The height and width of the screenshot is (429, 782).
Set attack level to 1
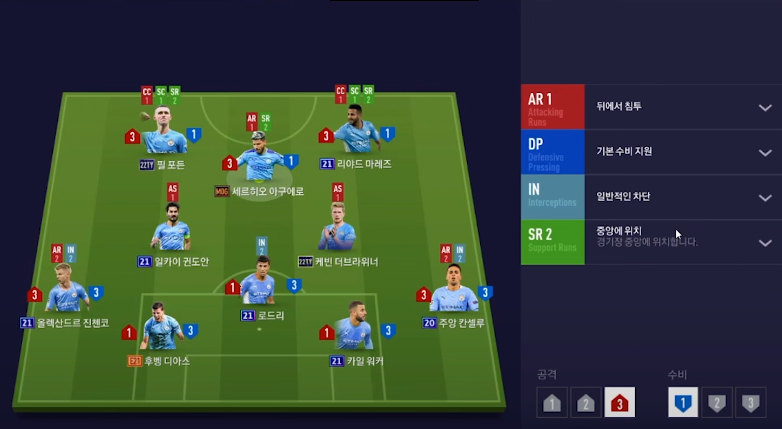(x=552, y=403)
